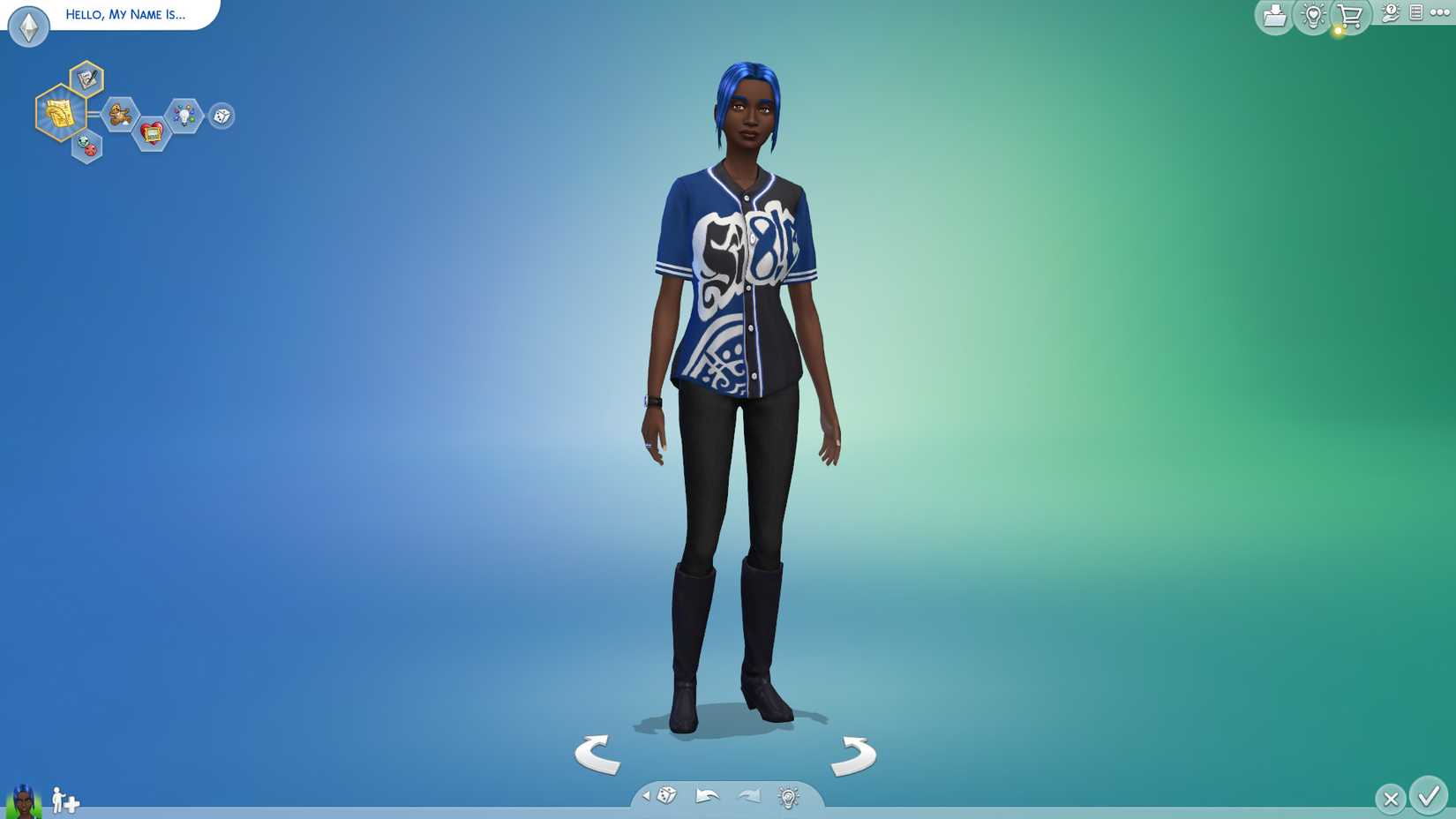Open the notebook panel icon
Viewport: 1456px width, 819px height.
(x=1415, y=14)
